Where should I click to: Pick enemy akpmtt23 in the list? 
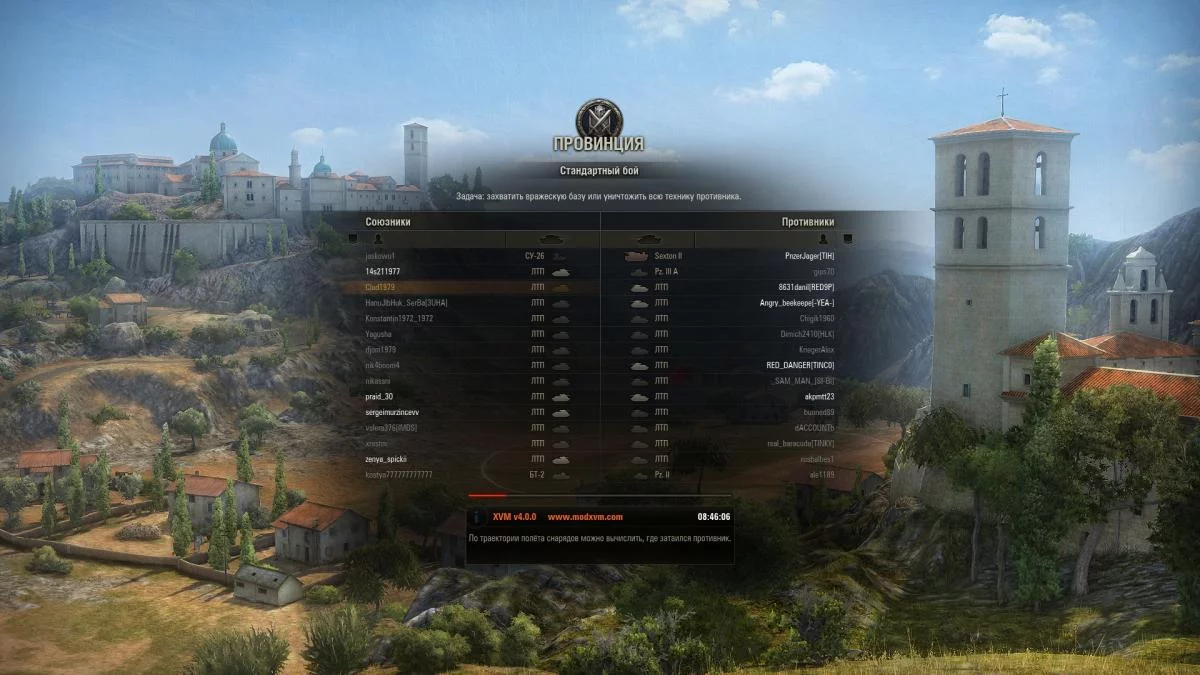coord(818,396)
